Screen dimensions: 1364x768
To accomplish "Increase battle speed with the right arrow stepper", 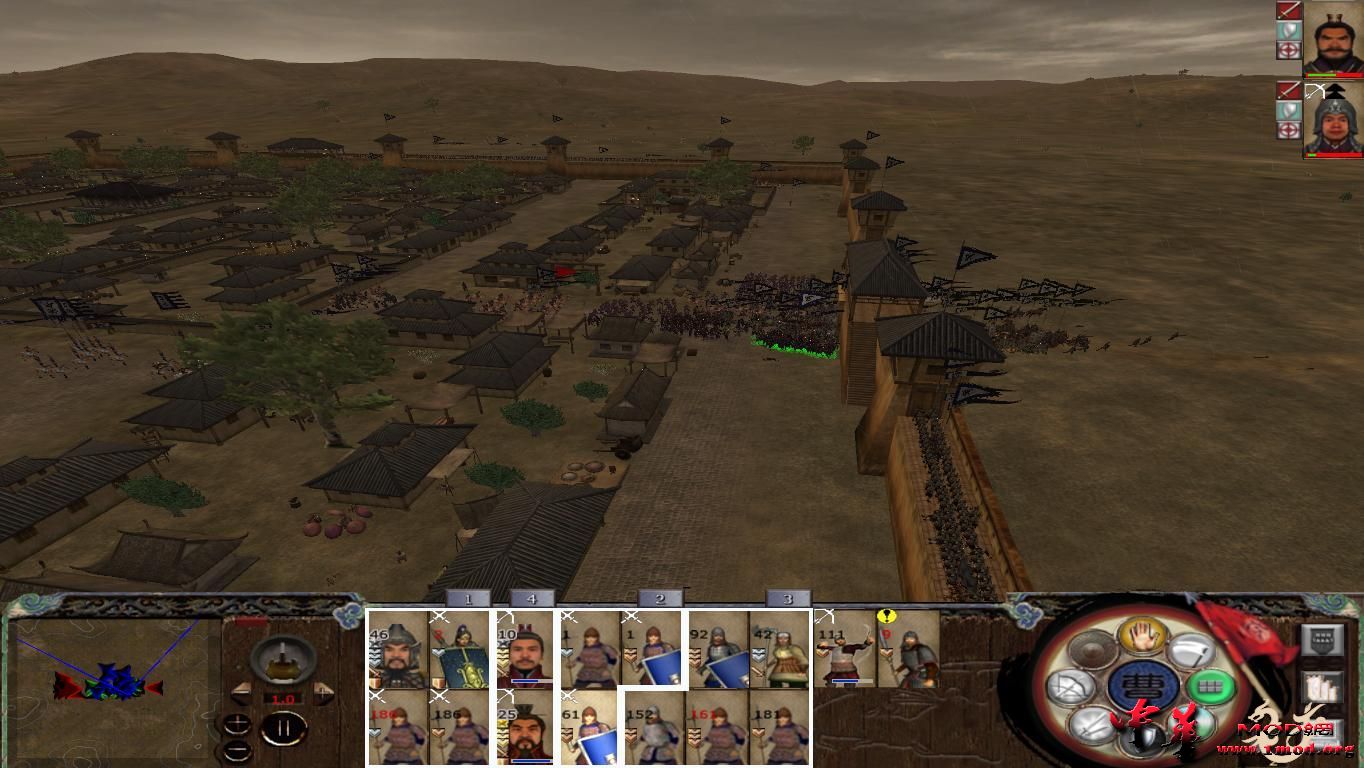I will point(322,693).
